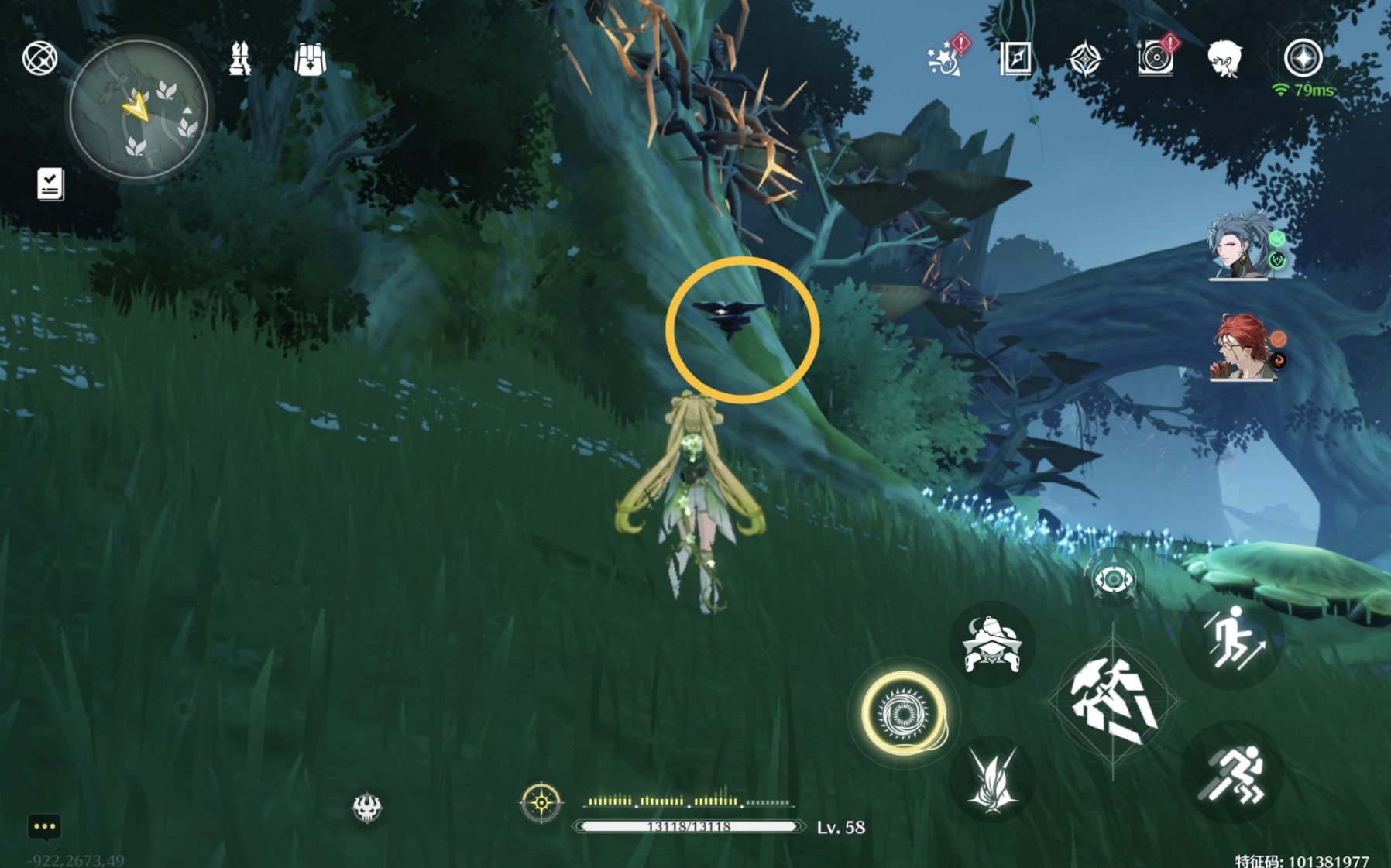
Task: Open the circular star main menu
Action: pyautogui.click(x=1303, y=58)
